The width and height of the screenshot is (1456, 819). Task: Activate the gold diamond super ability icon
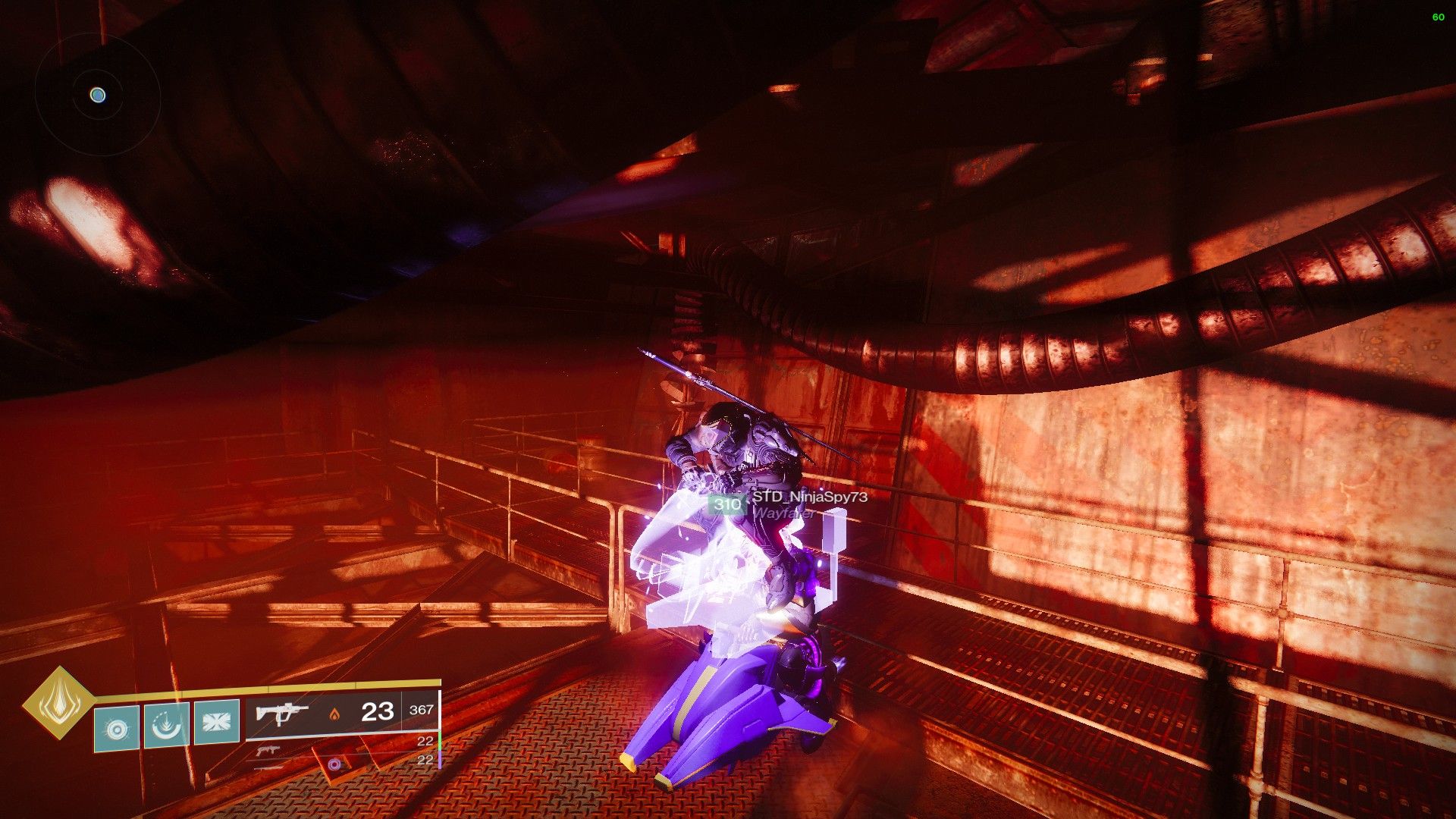point(58,702)
